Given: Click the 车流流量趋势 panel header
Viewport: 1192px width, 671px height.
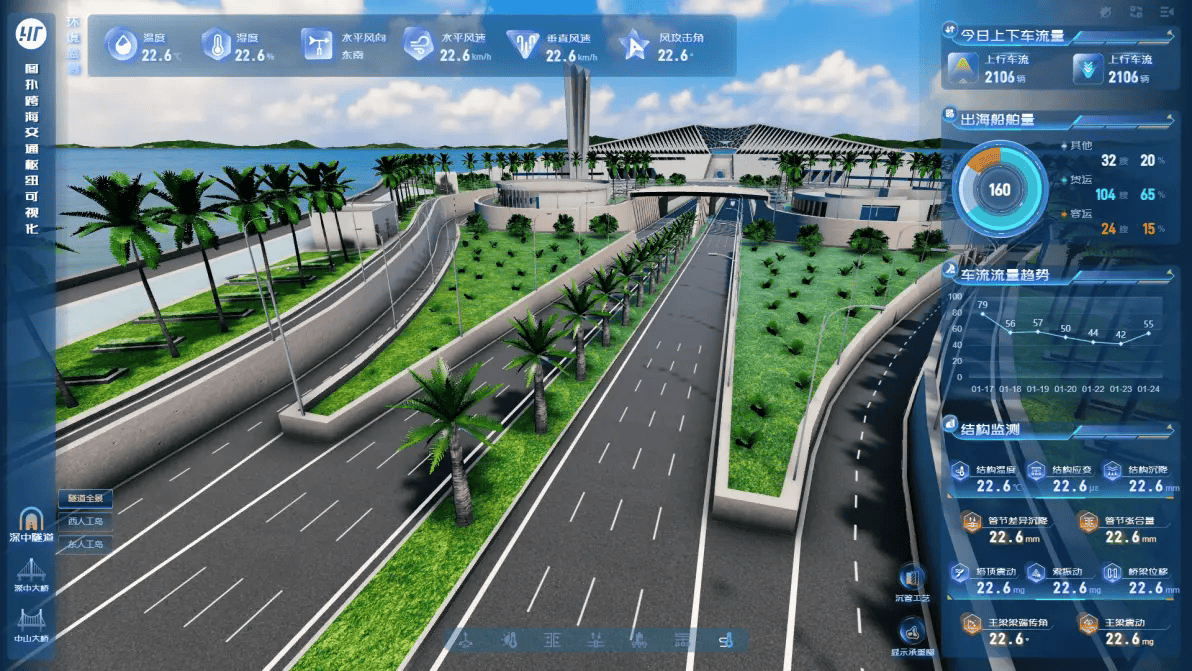Looking at the screenshot, I should pos(1005,274).
